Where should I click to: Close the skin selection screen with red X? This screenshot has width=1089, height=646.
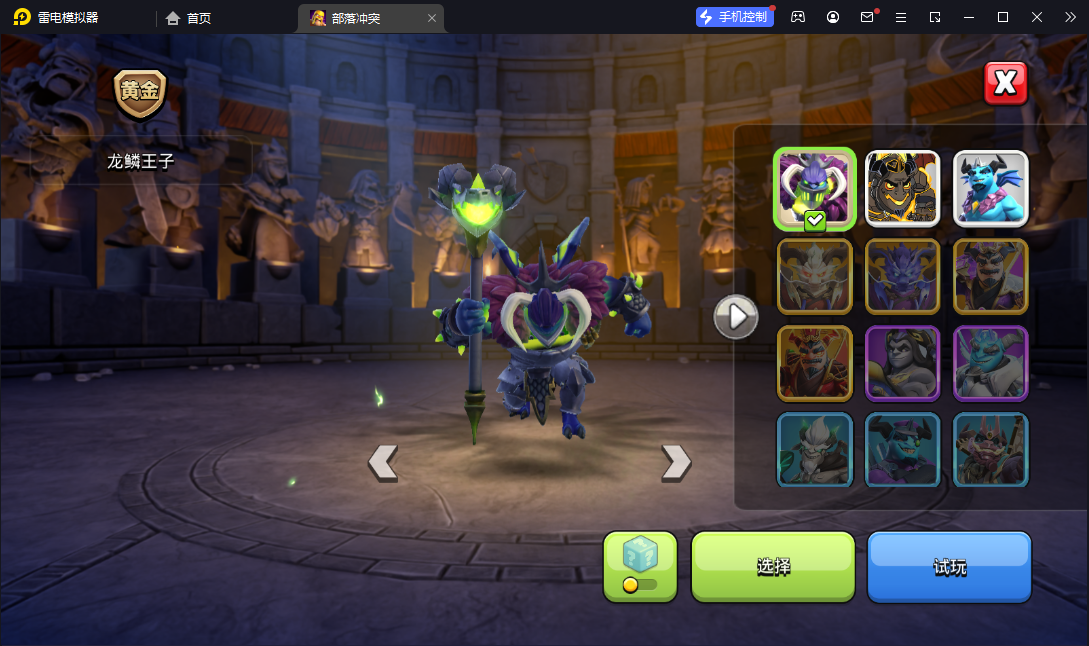1006,84
